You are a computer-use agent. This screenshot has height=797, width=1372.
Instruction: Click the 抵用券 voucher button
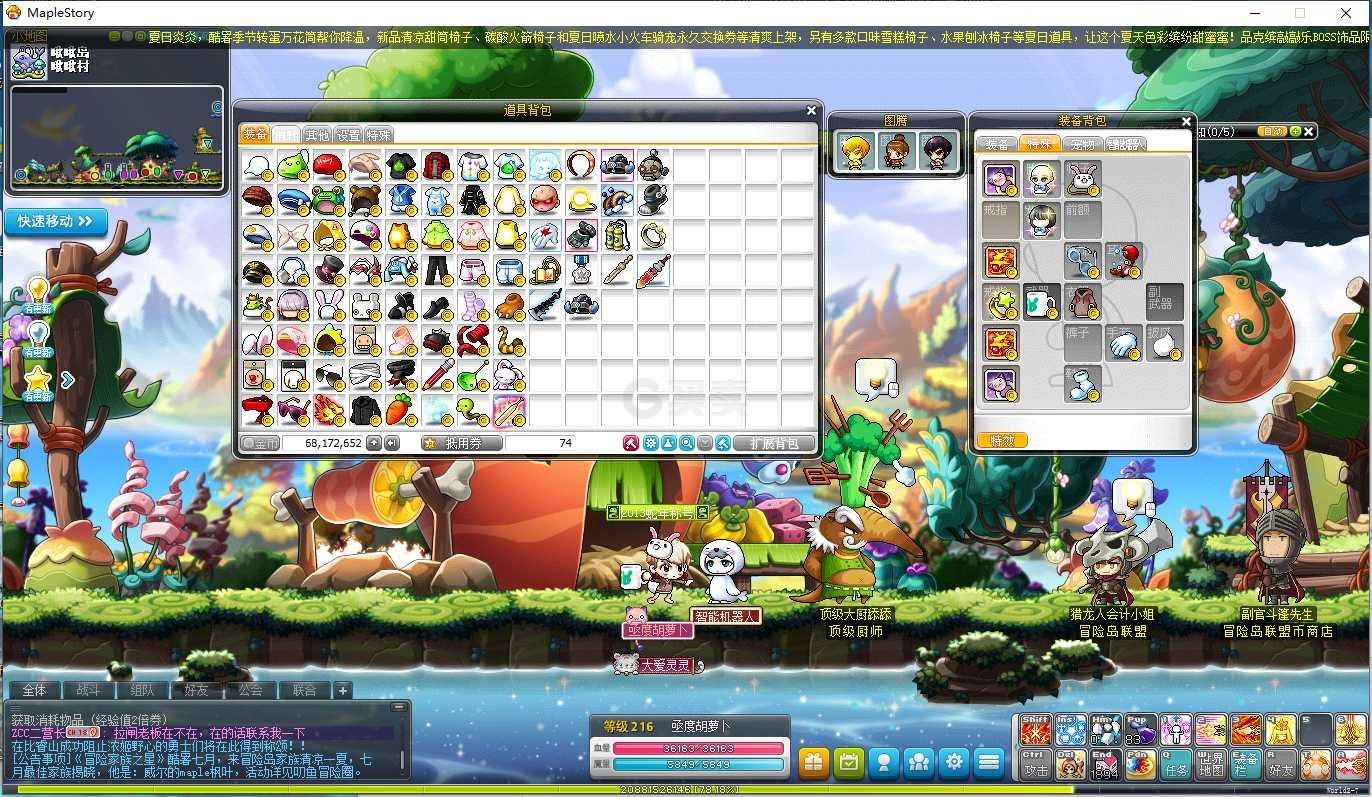[x=461, y=443]
